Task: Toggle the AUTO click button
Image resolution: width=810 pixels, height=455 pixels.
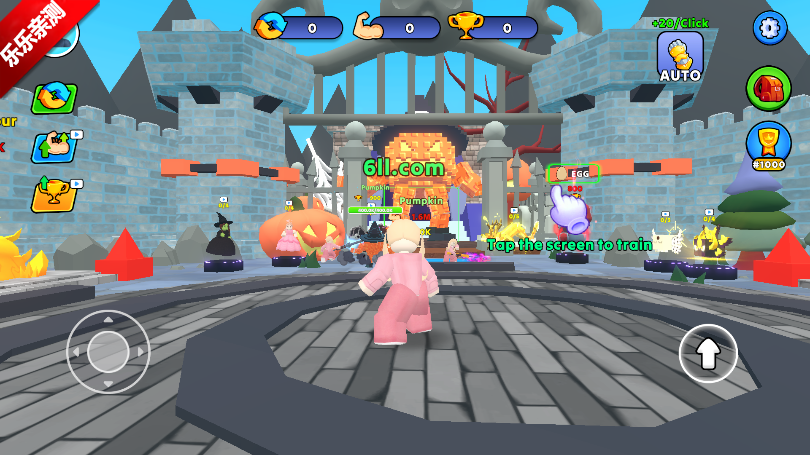Action: (680, 57)
